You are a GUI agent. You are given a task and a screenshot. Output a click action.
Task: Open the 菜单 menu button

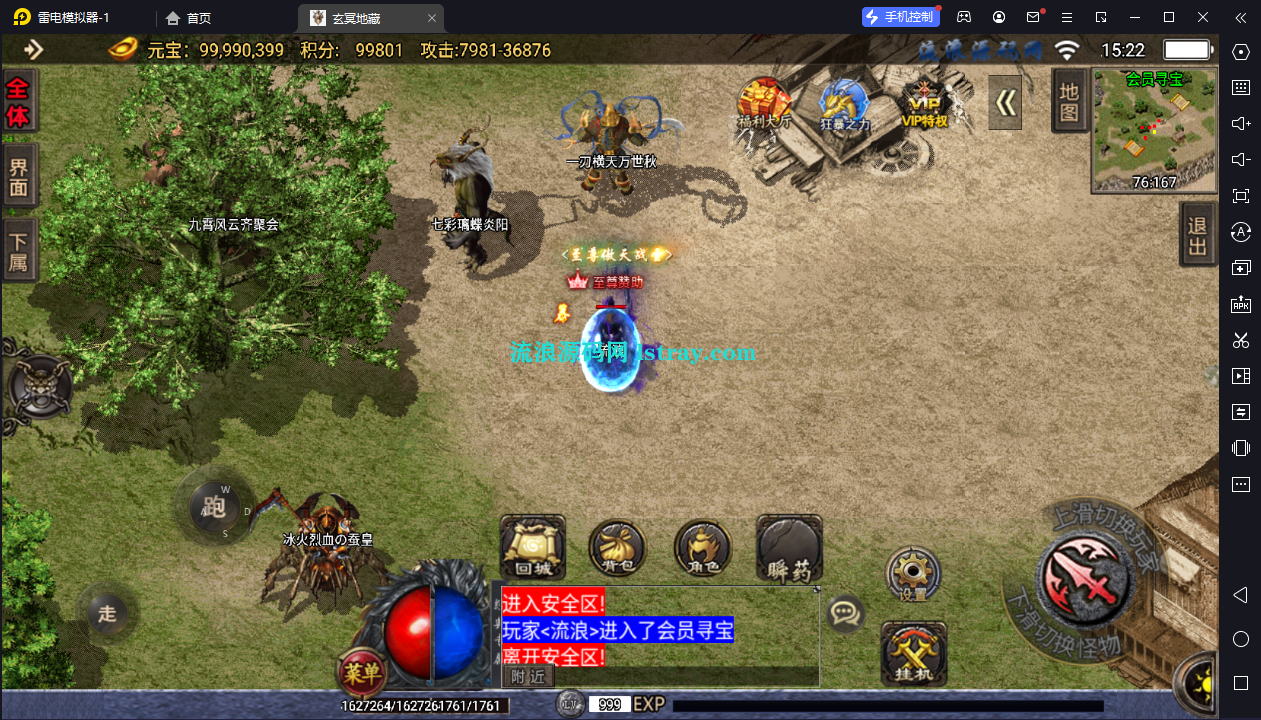click(362, 673)
